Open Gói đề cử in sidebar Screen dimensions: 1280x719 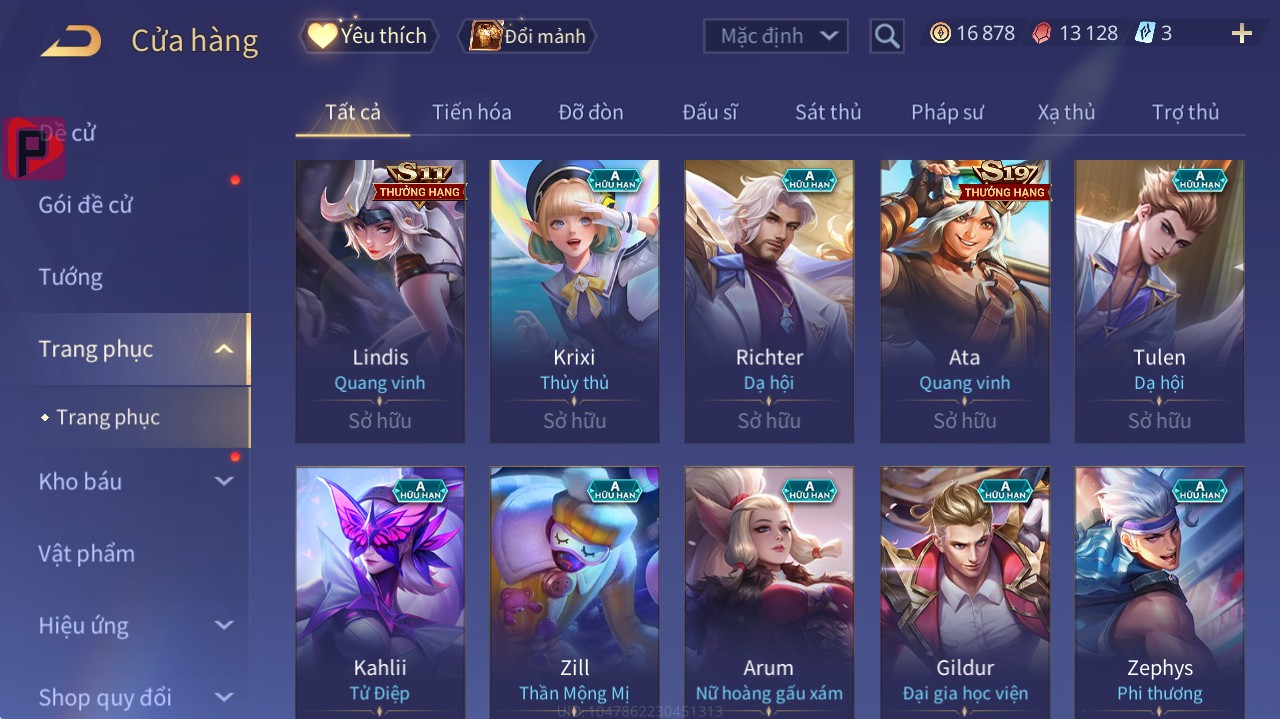[x=86, y=205]
